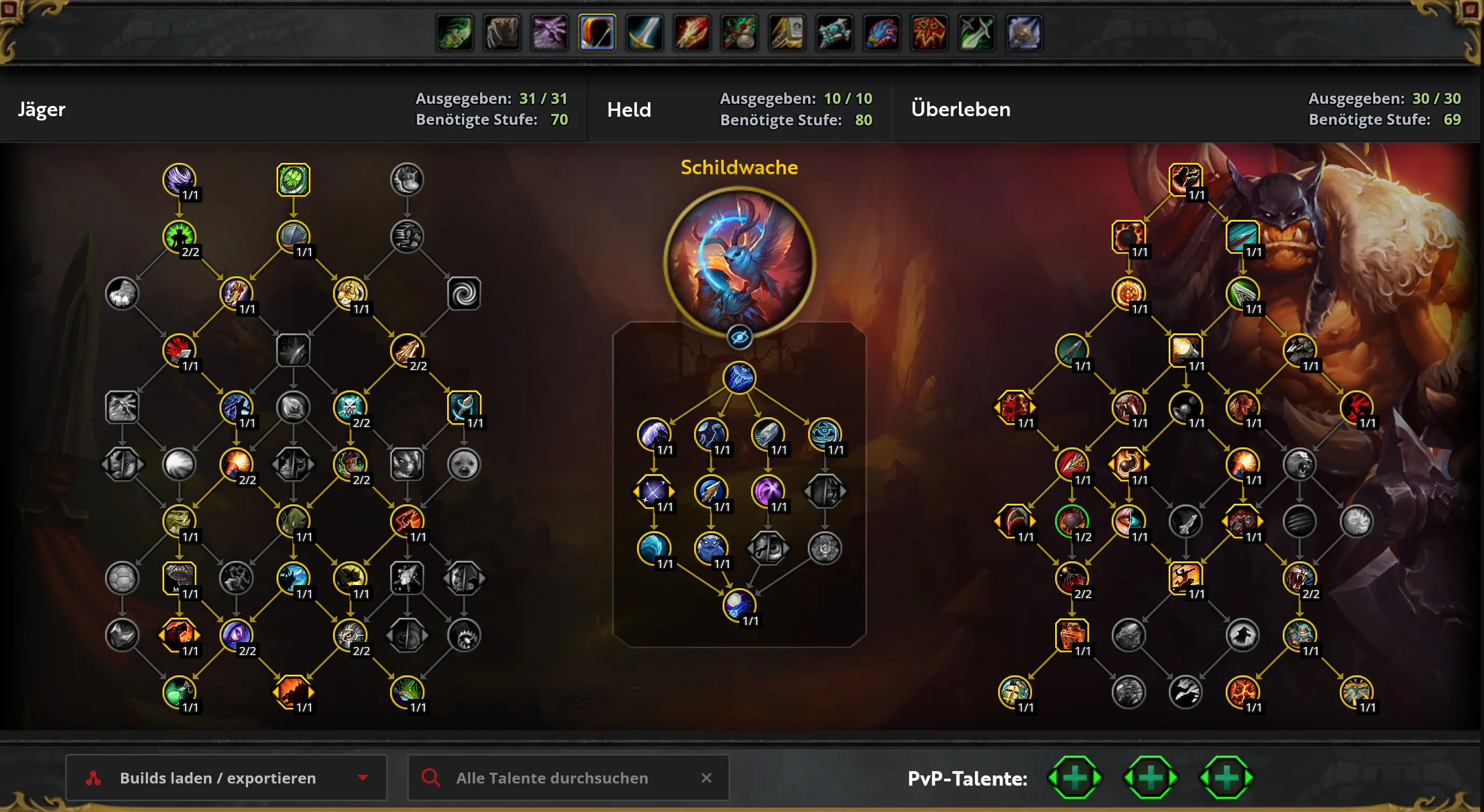The width and height of the screenshot is (1484, 812).
Task: Add the third PvP talent slot
Action: (1226, 778)
